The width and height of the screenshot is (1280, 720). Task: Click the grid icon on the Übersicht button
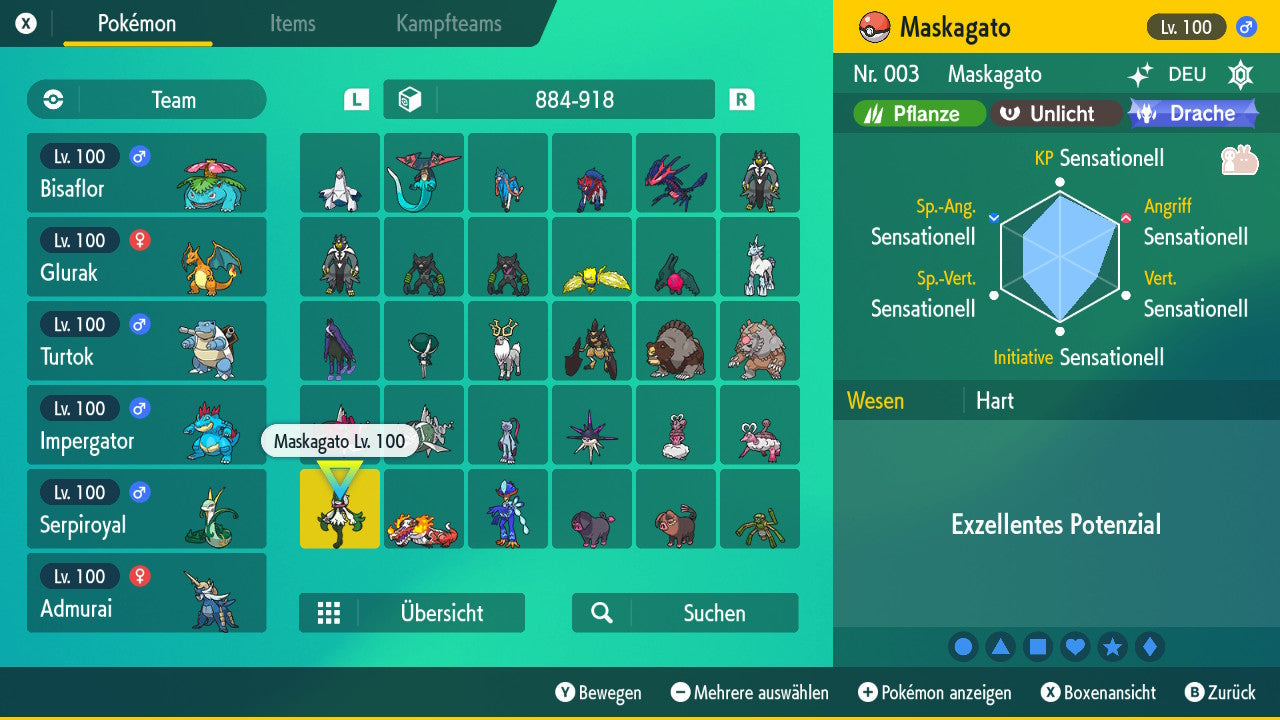click(330, 612)
